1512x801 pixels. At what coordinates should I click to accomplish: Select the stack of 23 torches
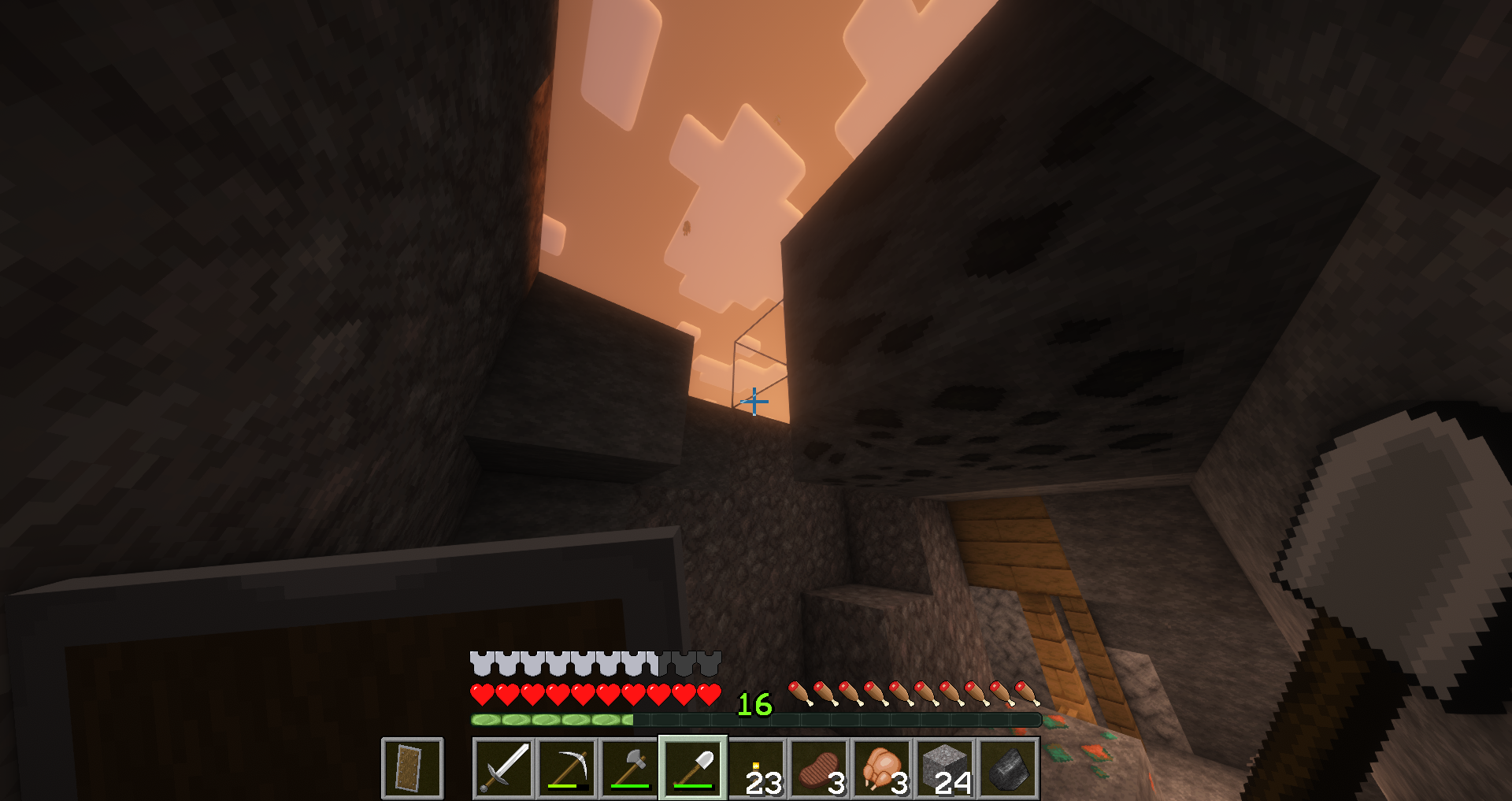tap(756, 768)
